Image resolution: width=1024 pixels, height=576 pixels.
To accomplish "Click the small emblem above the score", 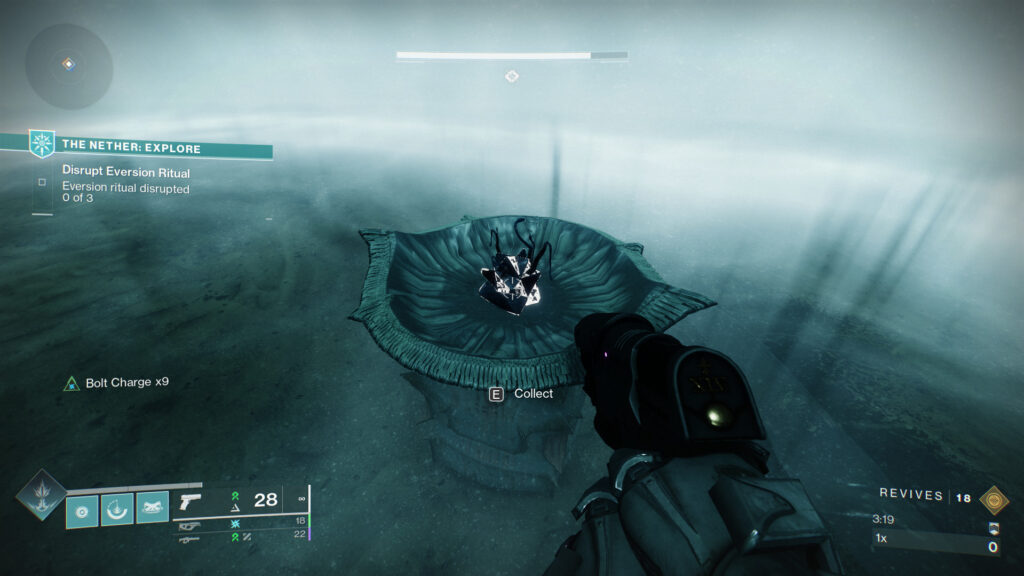I will tap(993, 529).
